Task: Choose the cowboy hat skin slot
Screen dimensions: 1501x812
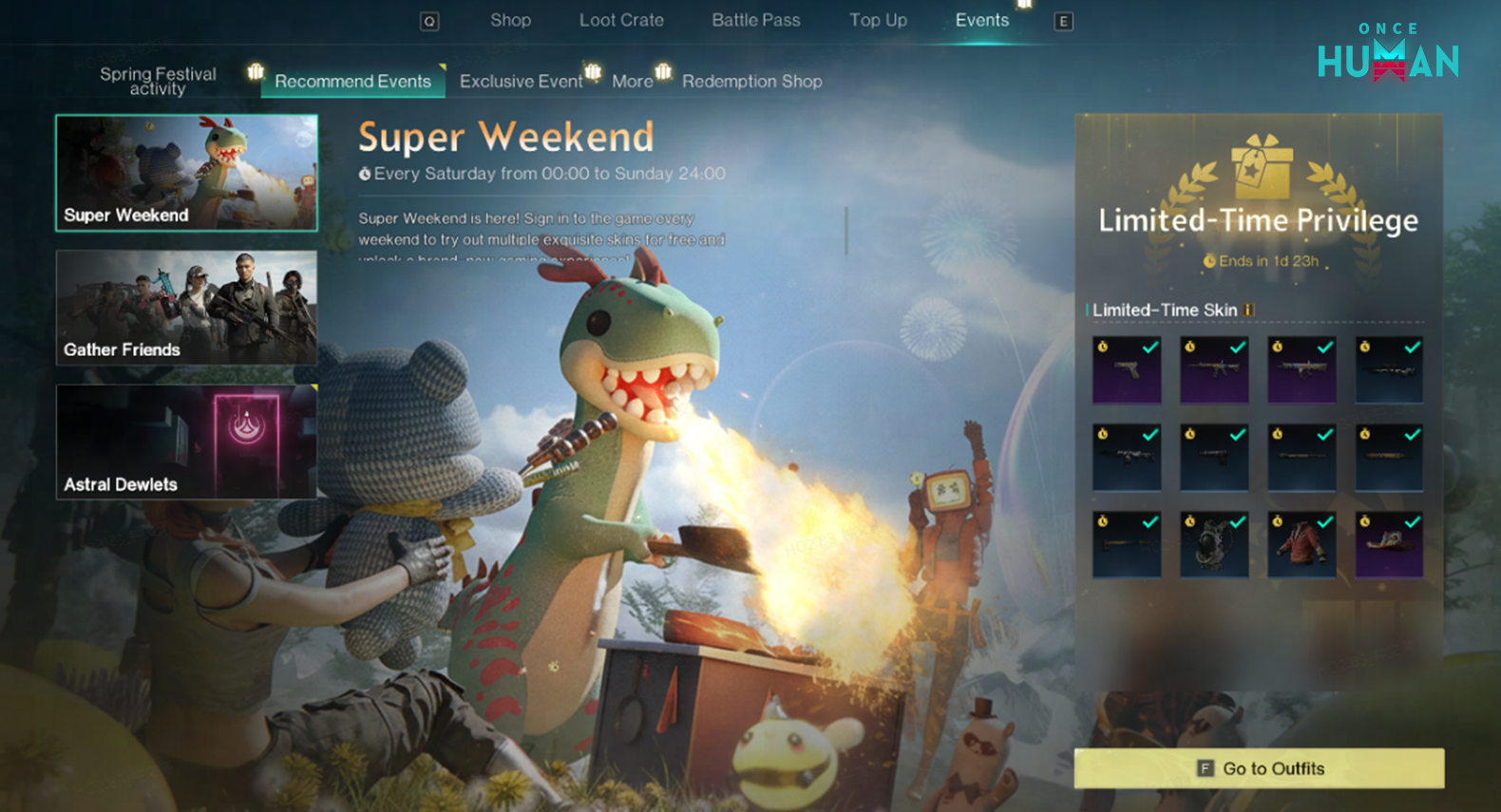Action: coord(1389,545)
